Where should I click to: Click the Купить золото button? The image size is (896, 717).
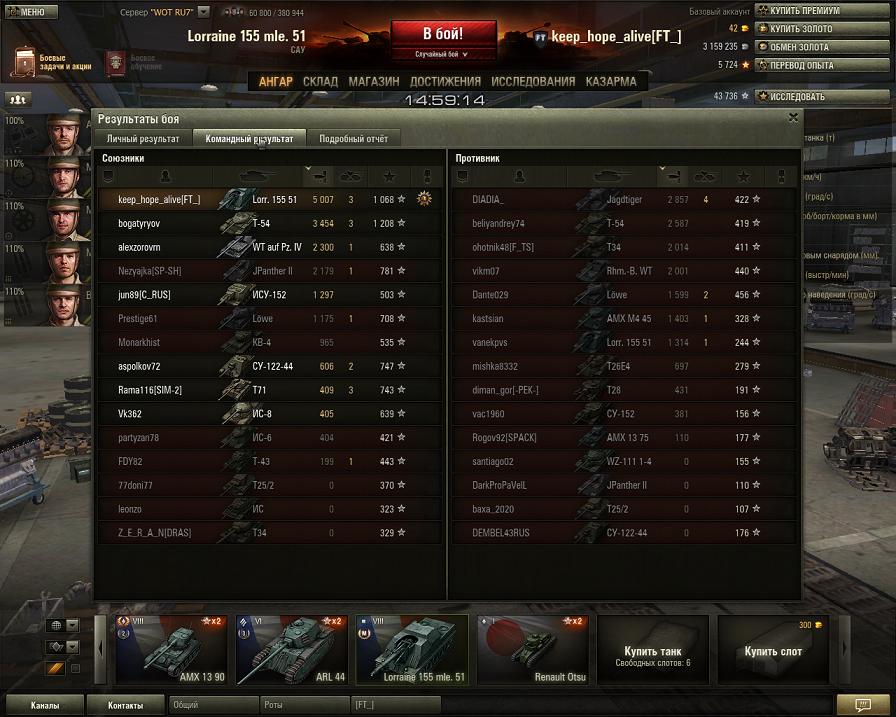point(801,29)
